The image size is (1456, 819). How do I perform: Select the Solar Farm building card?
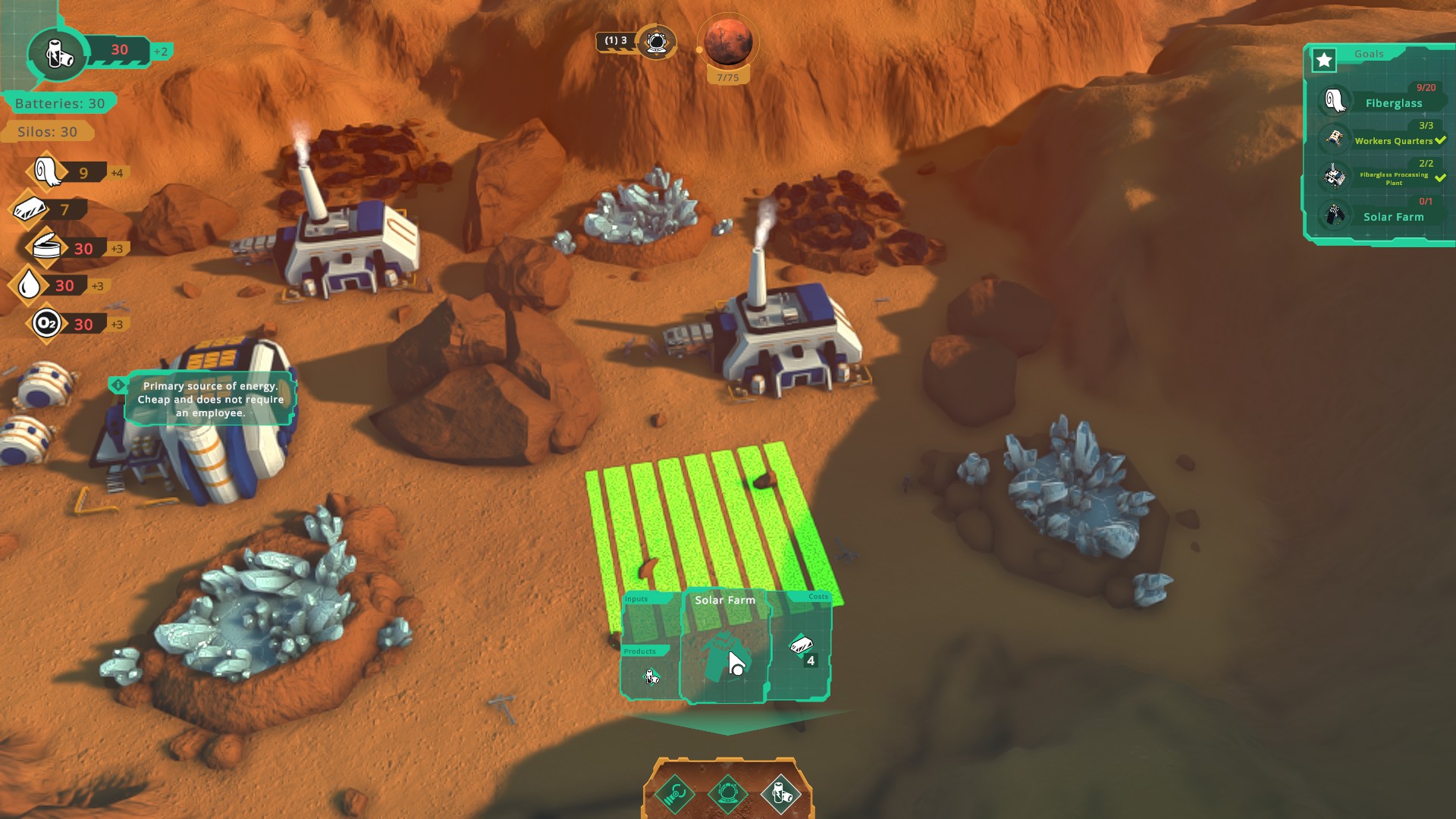pos(724,646)
